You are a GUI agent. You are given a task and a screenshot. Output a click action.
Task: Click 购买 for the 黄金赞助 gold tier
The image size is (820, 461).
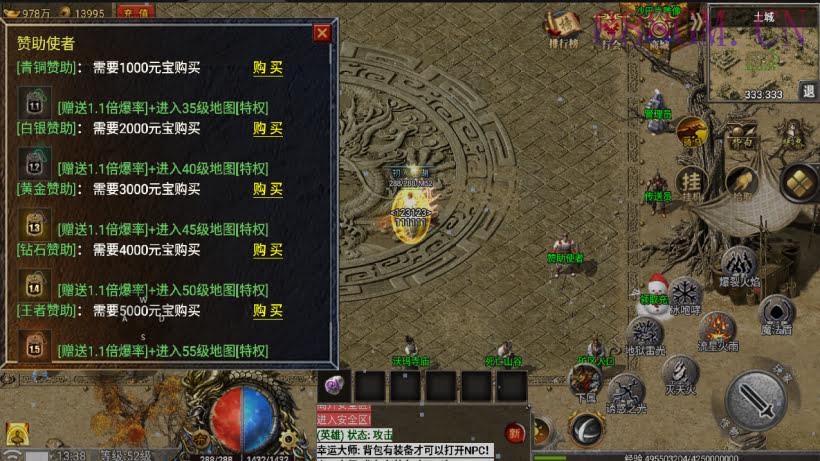[x=267, y=189]
